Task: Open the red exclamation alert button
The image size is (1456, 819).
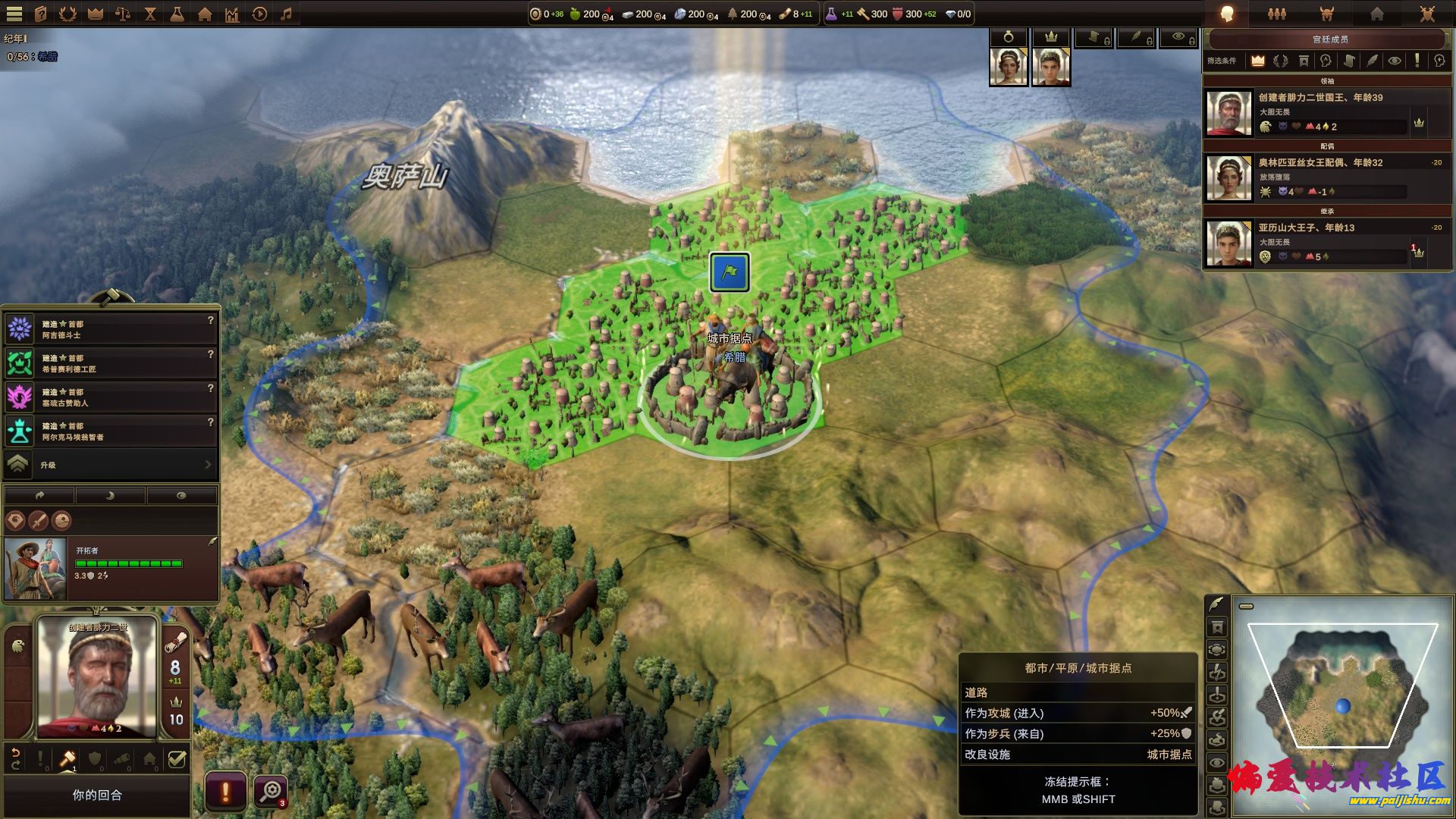Action: [x=225, y=792]
